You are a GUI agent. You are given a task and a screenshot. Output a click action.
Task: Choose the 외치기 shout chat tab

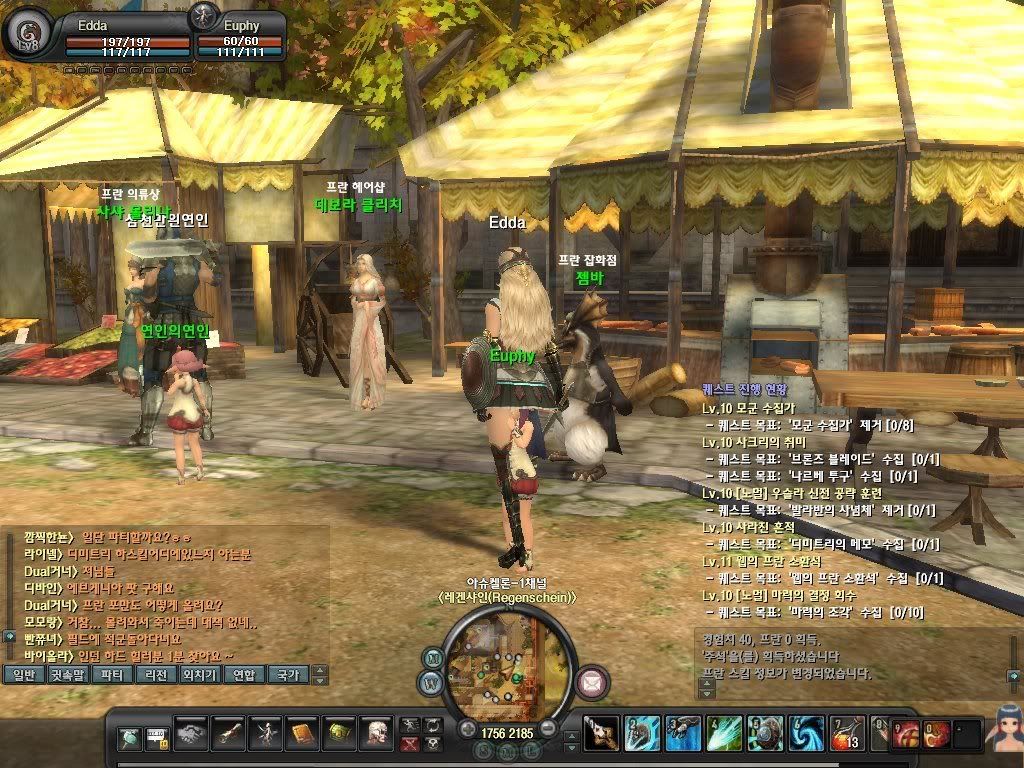click(200, 675)
